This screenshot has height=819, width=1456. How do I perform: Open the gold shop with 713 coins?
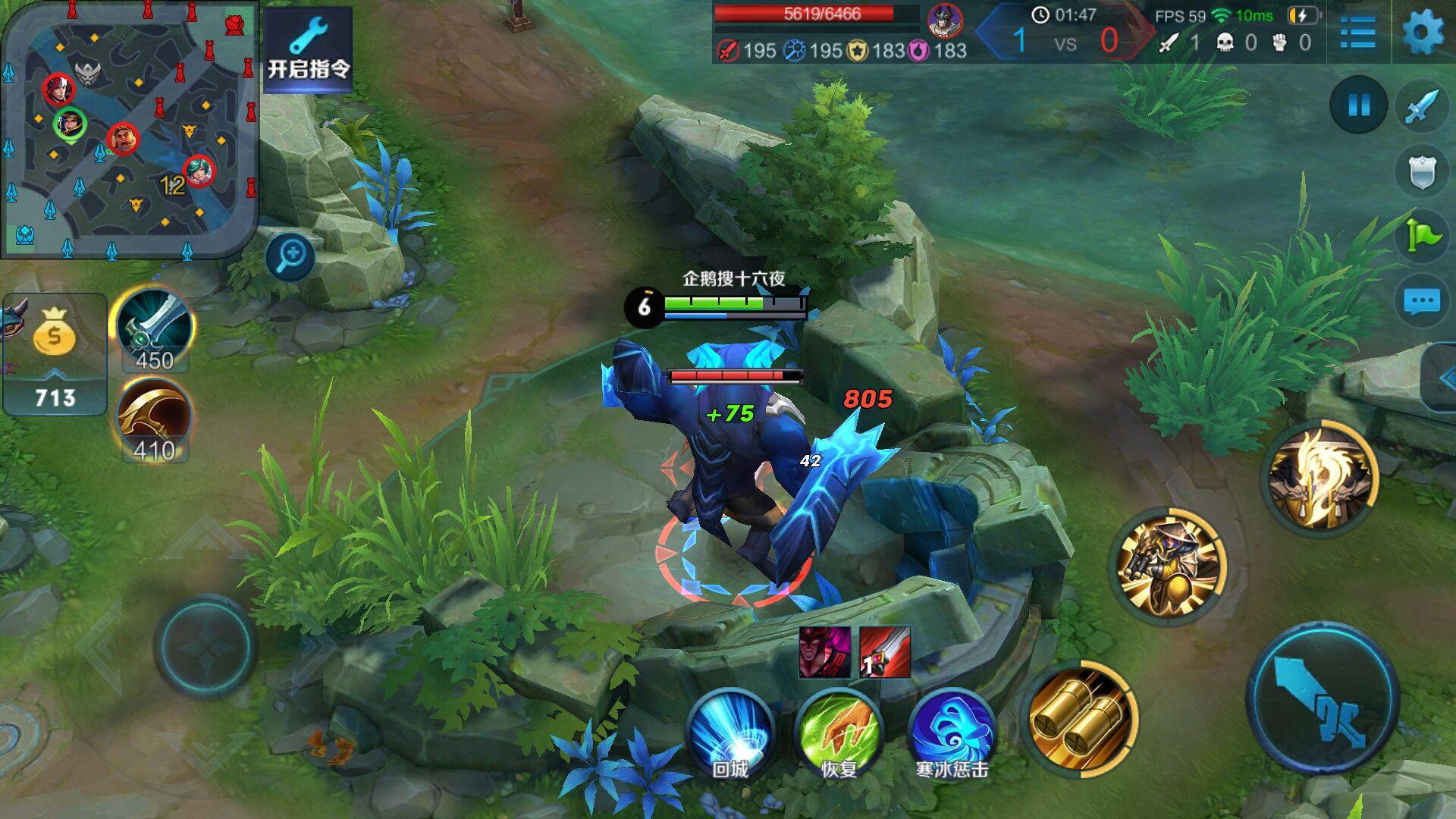[55, 355]
